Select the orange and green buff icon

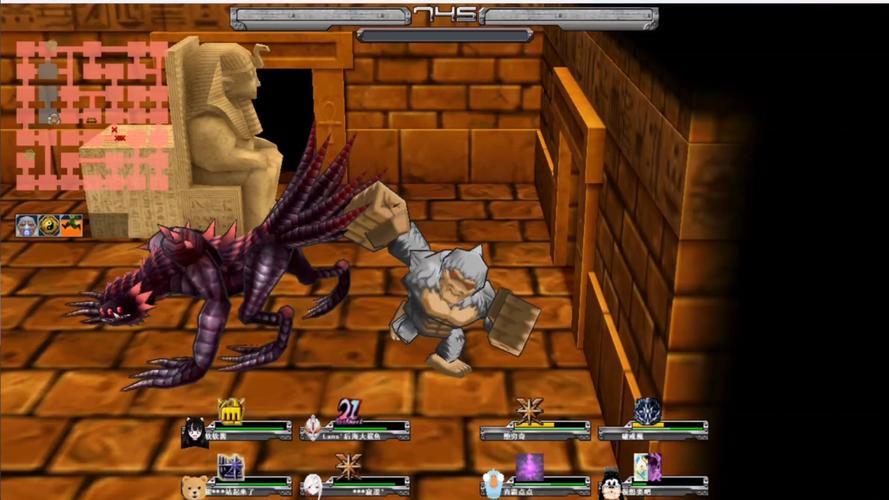click(x=71, y=226)
